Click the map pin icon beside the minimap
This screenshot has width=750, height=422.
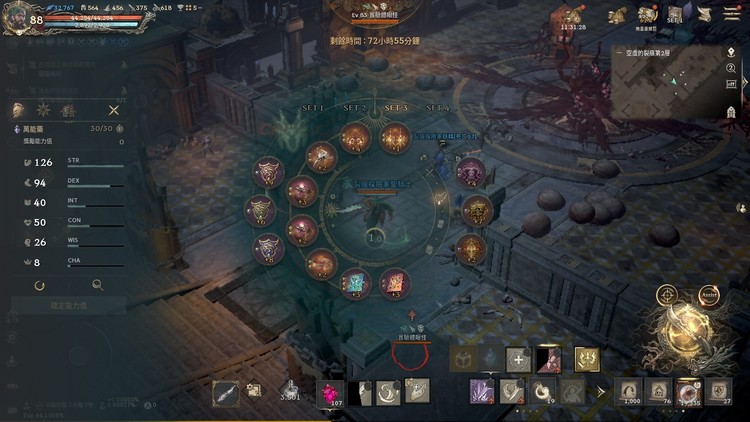click(731, 52)
